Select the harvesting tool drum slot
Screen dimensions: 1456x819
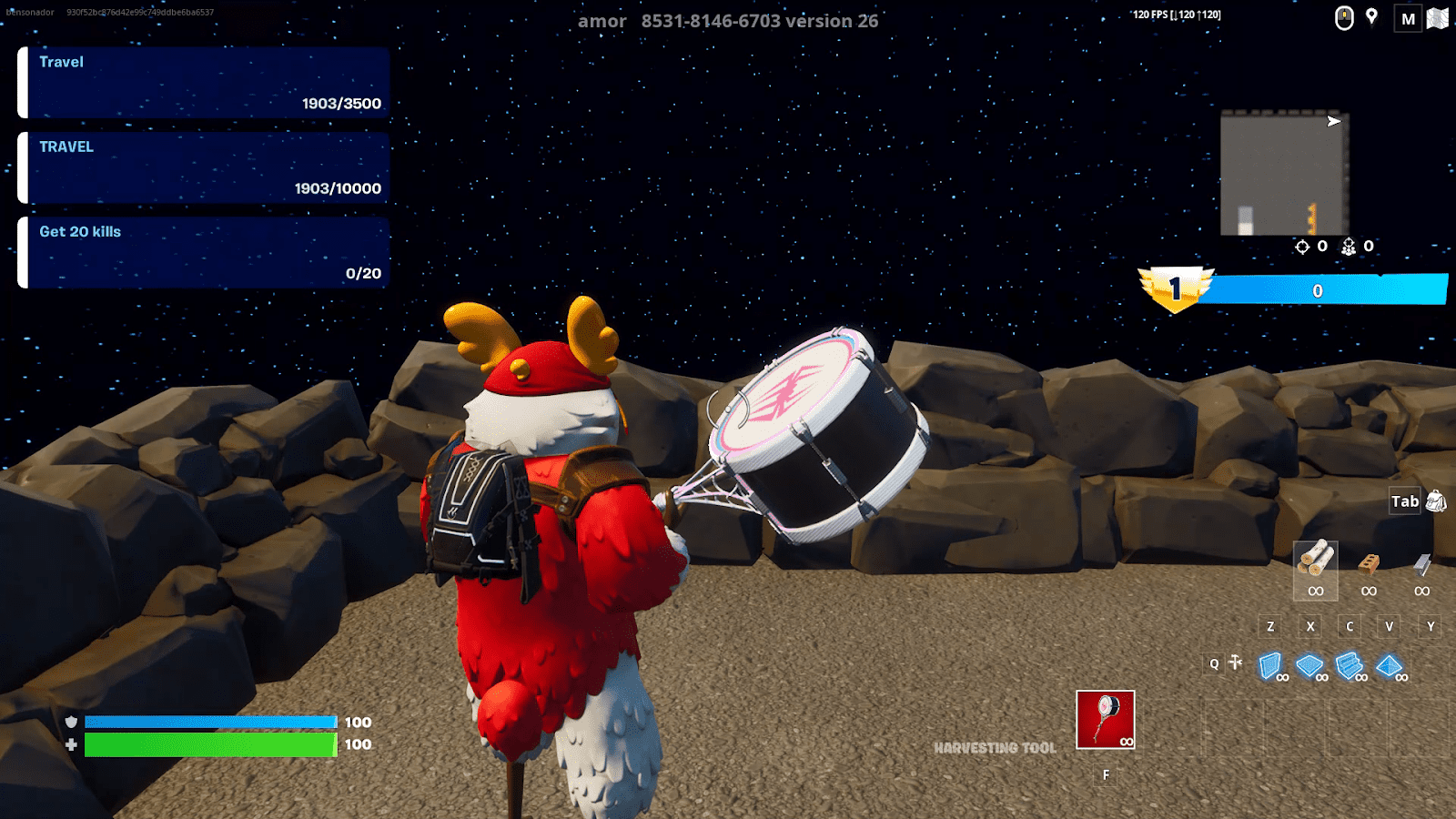pyautogui.click(x=1106, y=720)
